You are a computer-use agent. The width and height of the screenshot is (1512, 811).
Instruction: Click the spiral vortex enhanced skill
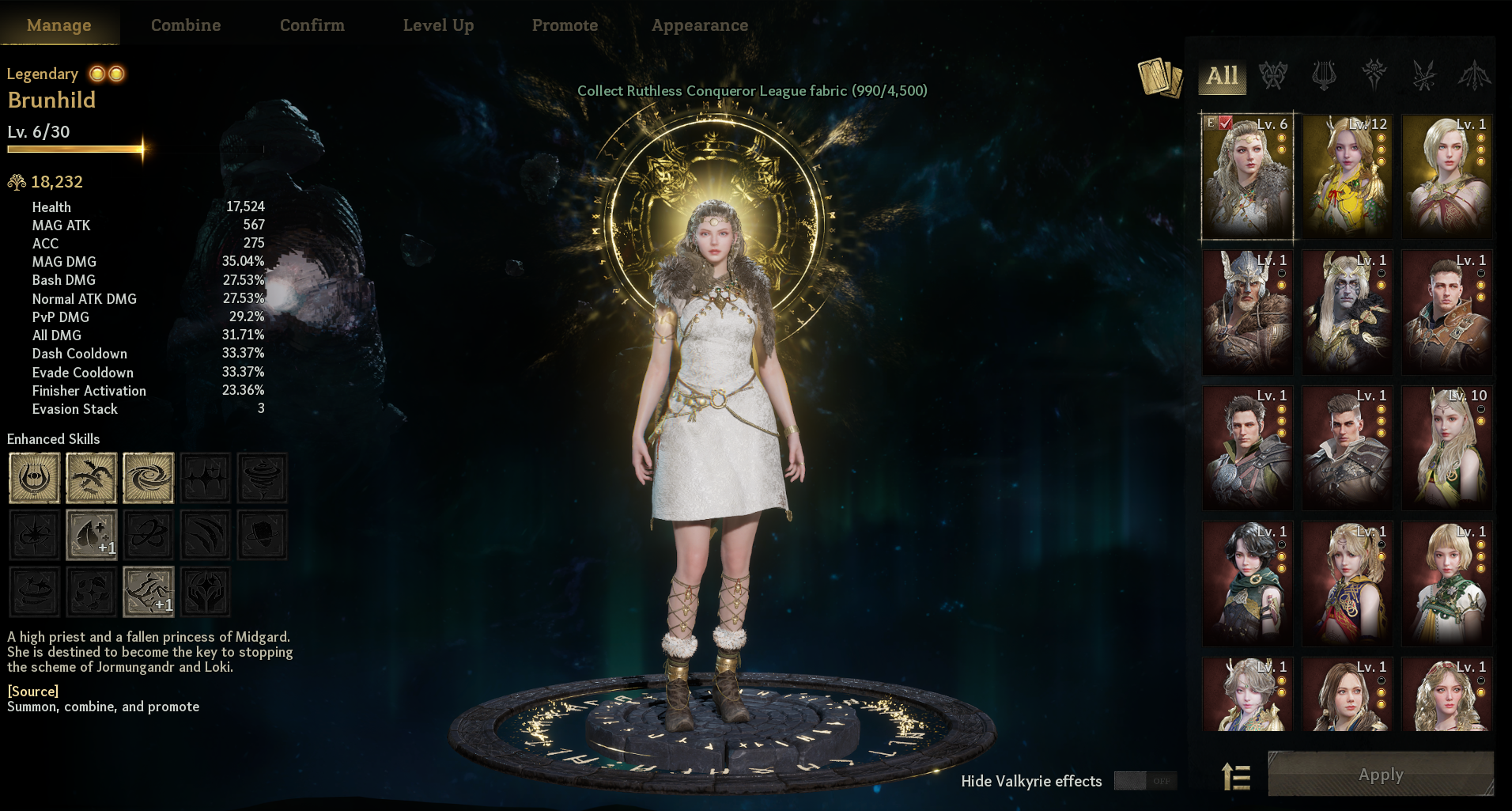coord(148,478)
